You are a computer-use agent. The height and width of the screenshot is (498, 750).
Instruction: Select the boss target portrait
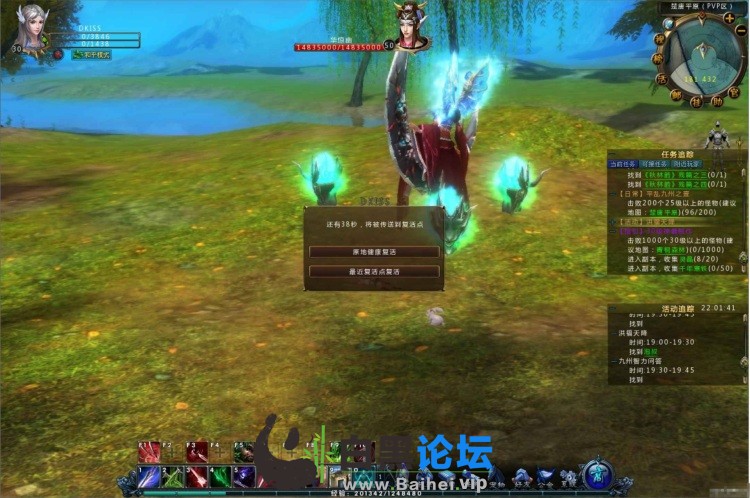coord(410,25)
